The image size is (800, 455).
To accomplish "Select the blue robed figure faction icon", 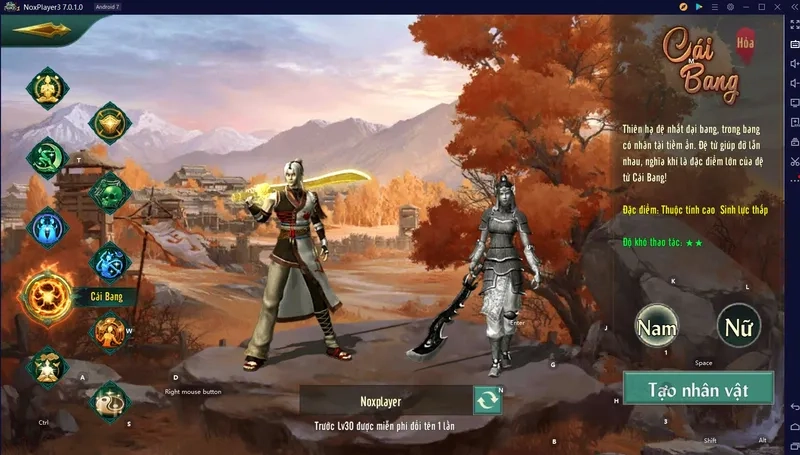I will click(x=46, y=228).
